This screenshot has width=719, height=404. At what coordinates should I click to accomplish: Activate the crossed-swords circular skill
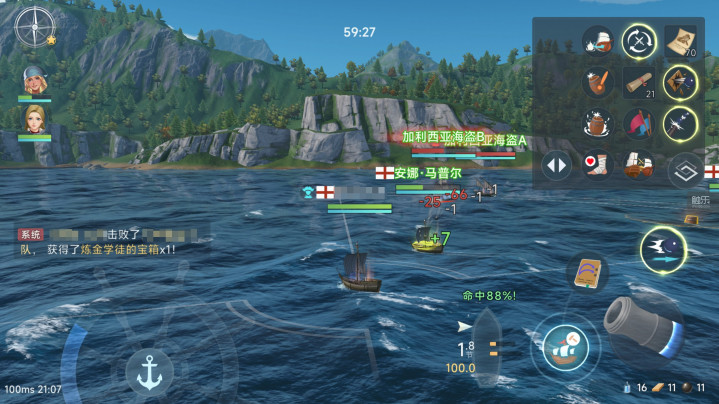(638, 41)
